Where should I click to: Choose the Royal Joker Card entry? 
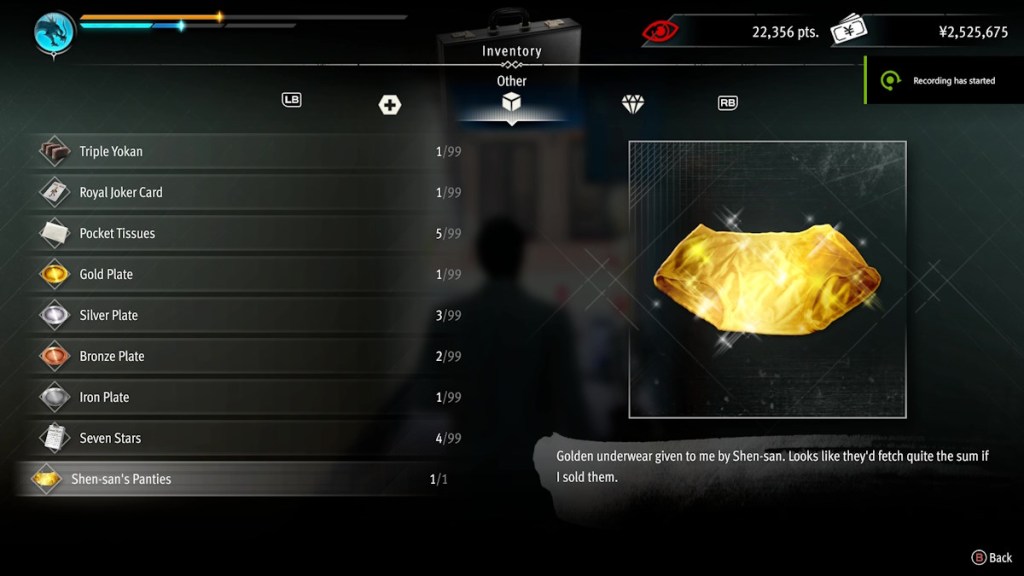[x=240, y=192]
